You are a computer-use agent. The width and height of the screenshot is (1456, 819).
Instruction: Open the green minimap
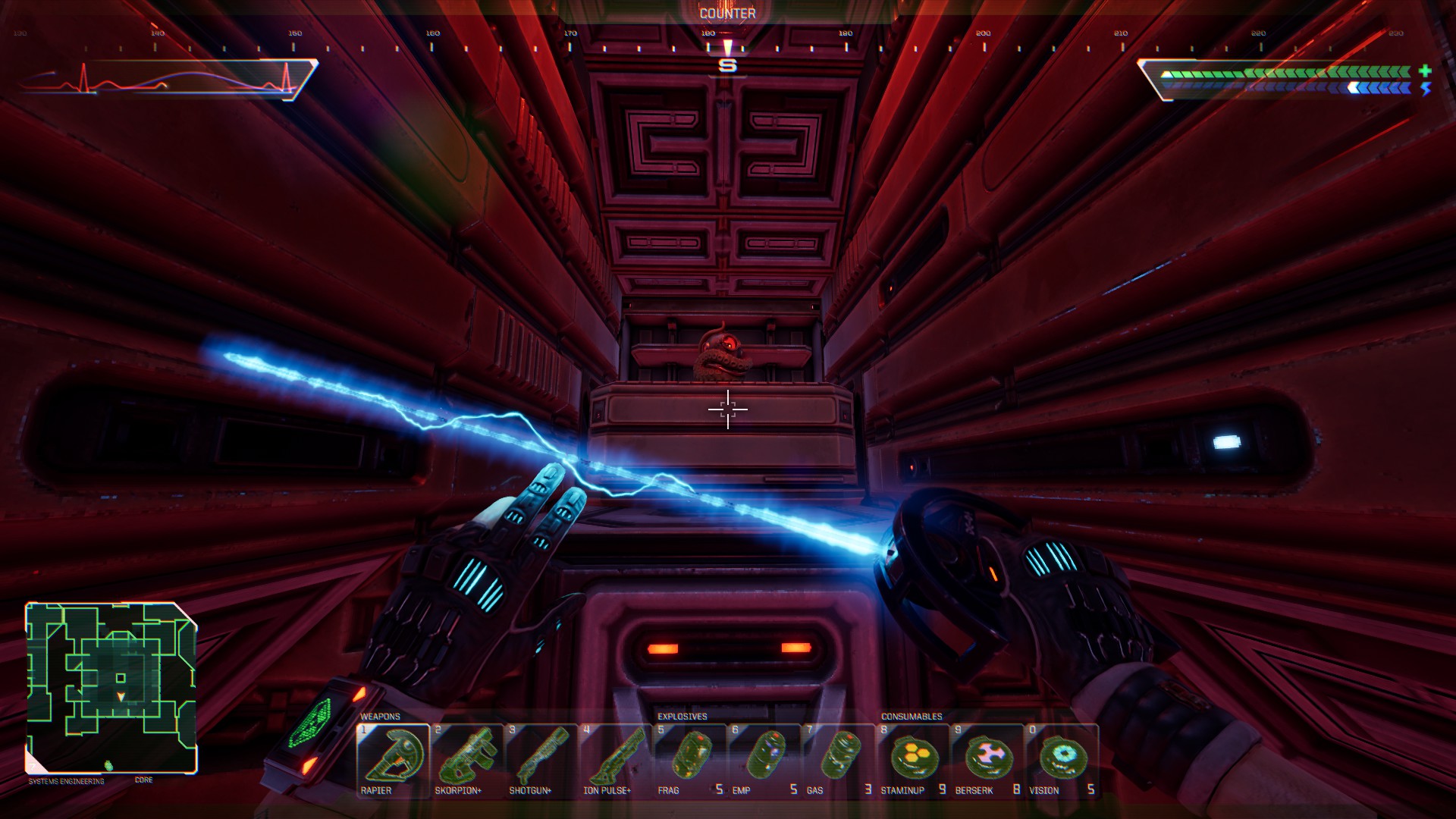(111, 687)
